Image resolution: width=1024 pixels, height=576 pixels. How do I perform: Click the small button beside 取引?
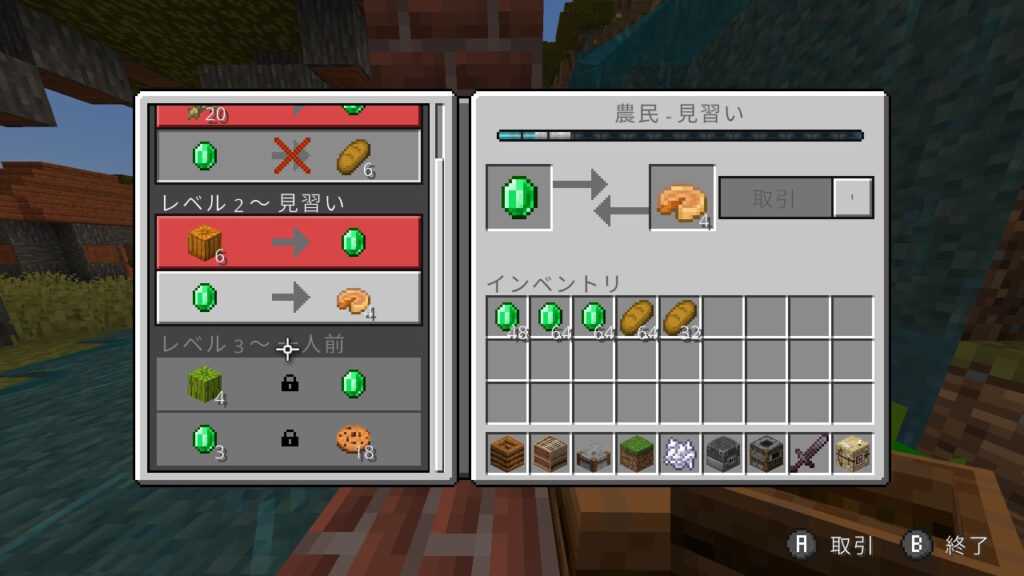click(853, 197)
